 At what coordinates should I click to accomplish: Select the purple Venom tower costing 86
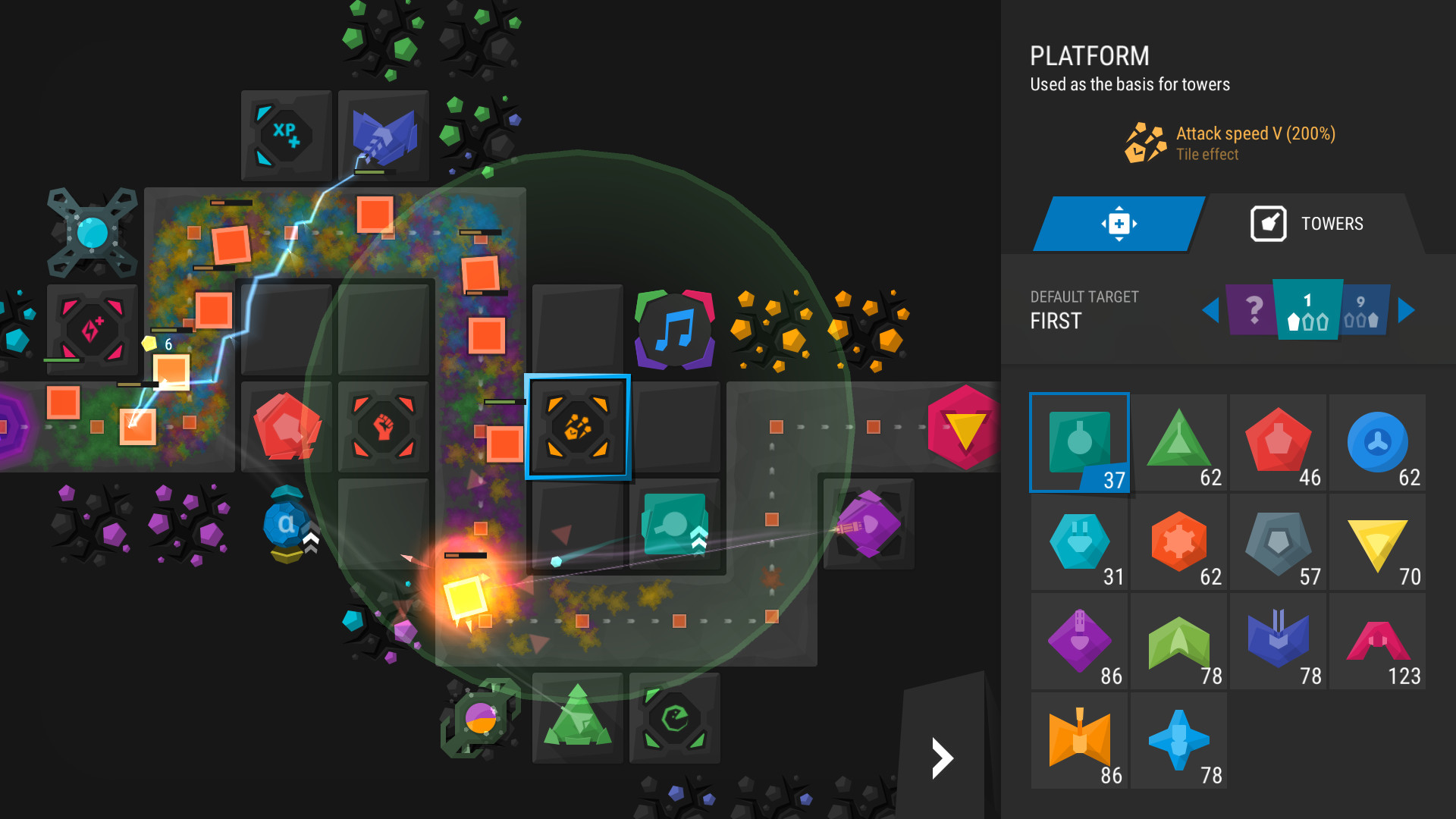[1079, 641]
